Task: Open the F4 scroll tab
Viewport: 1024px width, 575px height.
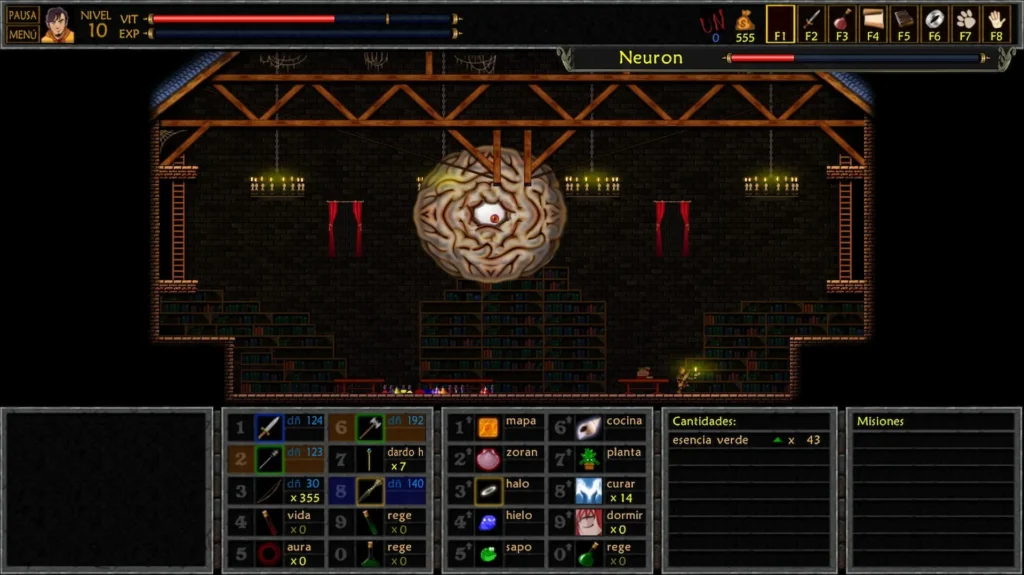Action: [873, 24]
